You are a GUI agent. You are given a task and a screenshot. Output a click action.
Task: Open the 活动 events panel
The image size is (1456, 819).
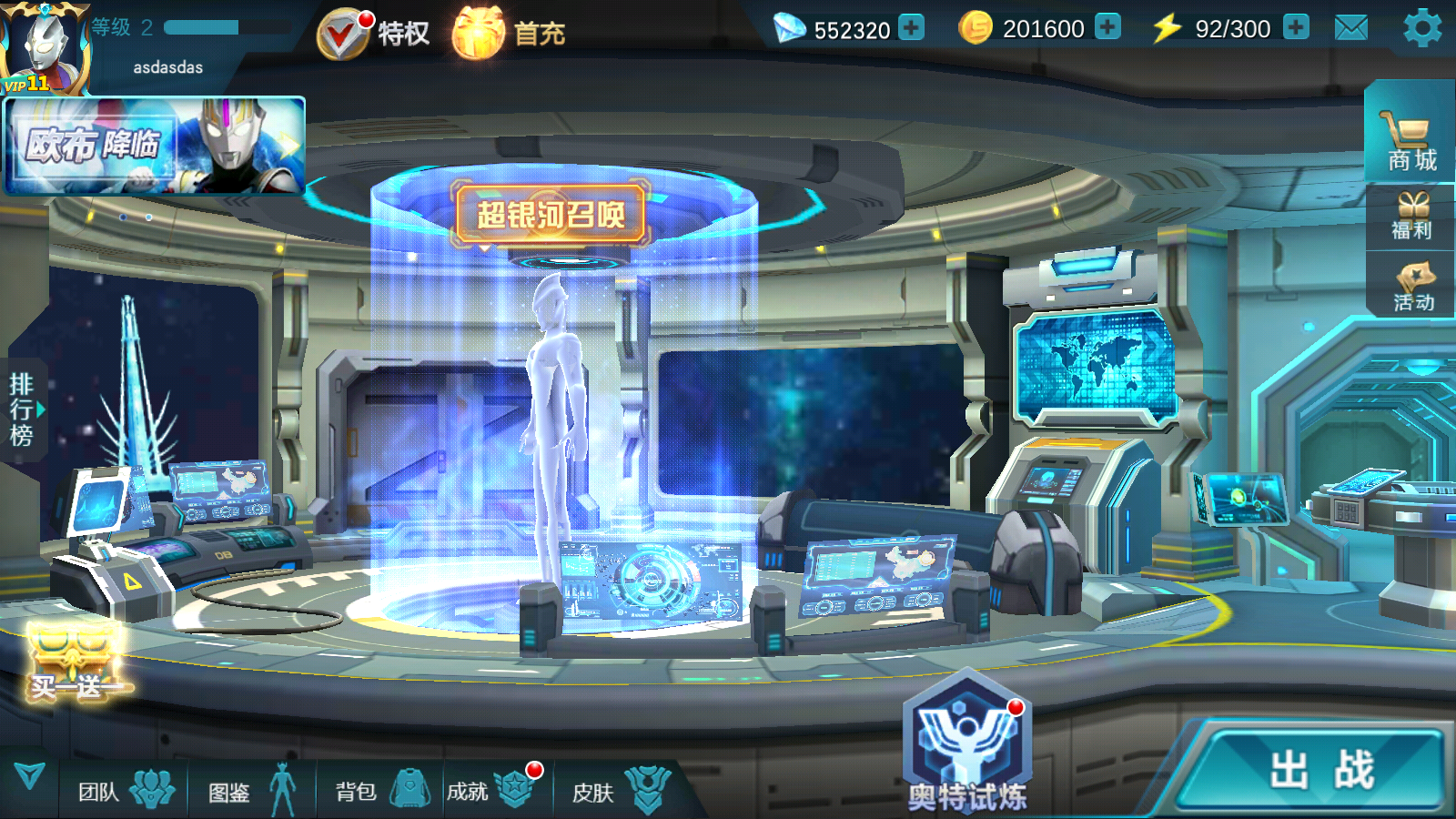pyautogui.click(x=1412, y=287)
